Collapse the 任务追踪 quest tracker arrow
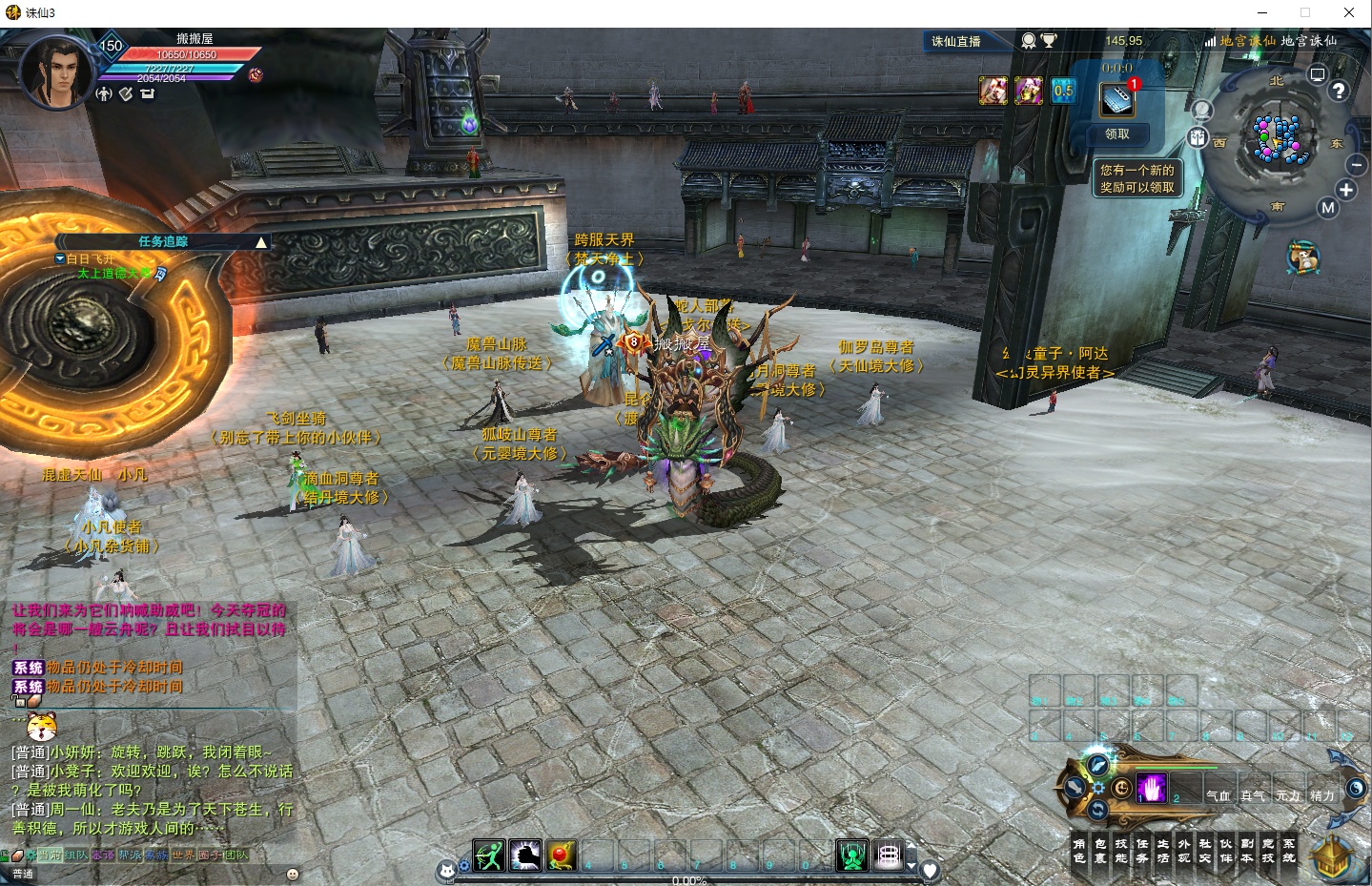Image resolution: width=1372 pixels, height=886 pixels. 260,242
